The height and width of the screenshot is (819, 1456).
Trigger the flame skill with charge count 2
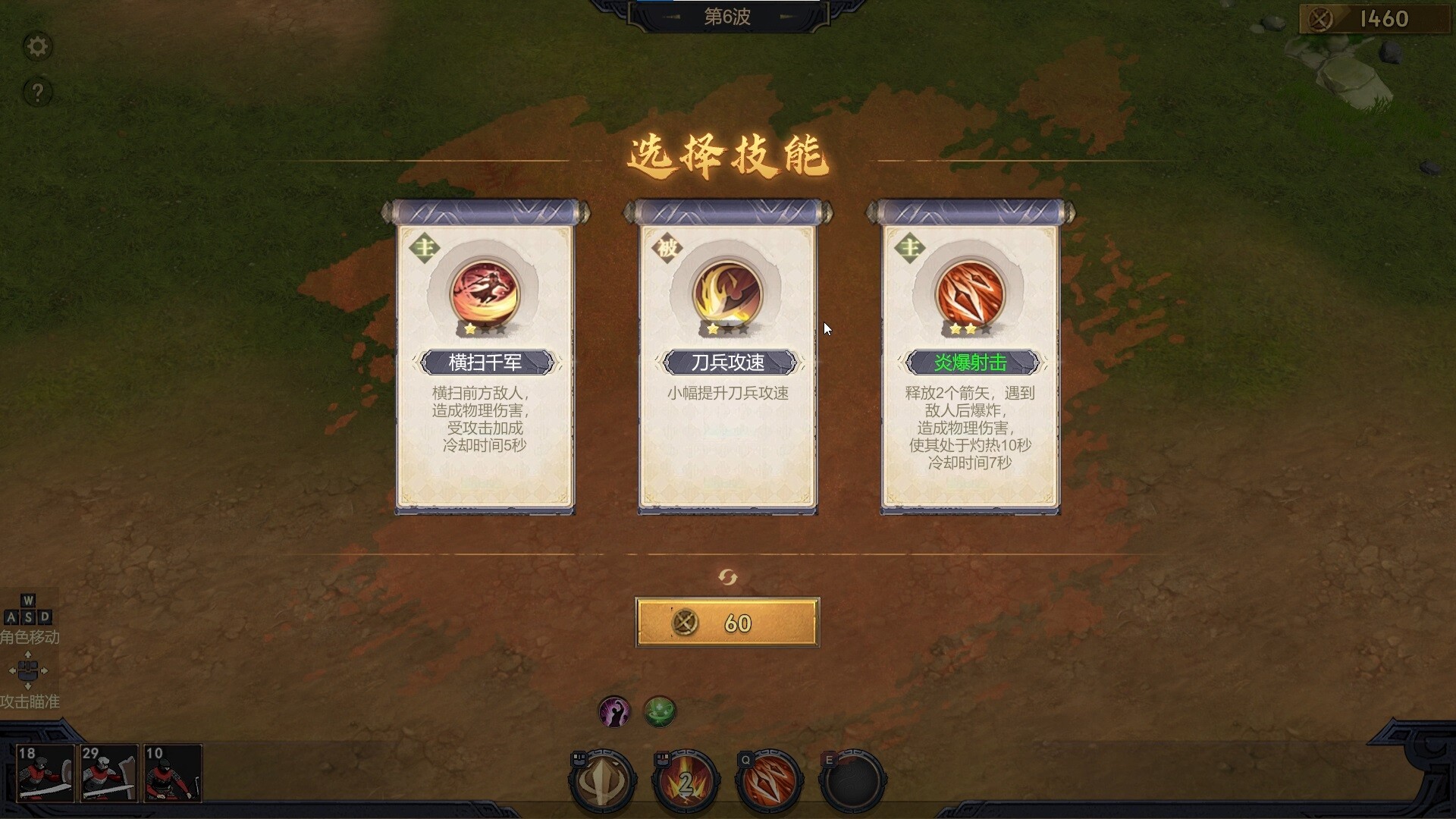(682, 780)
